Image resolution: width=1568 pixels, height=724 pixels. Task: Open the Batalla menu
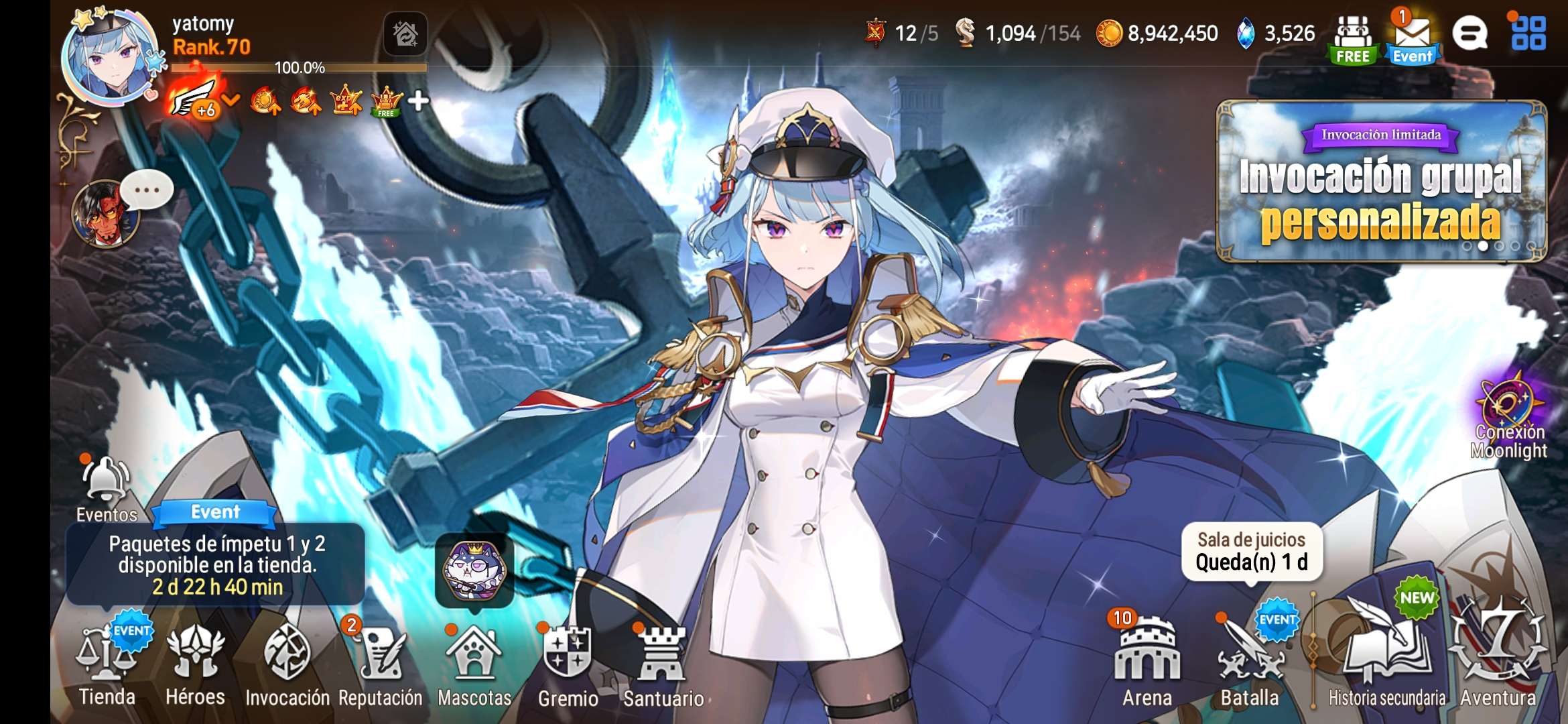1250,664
